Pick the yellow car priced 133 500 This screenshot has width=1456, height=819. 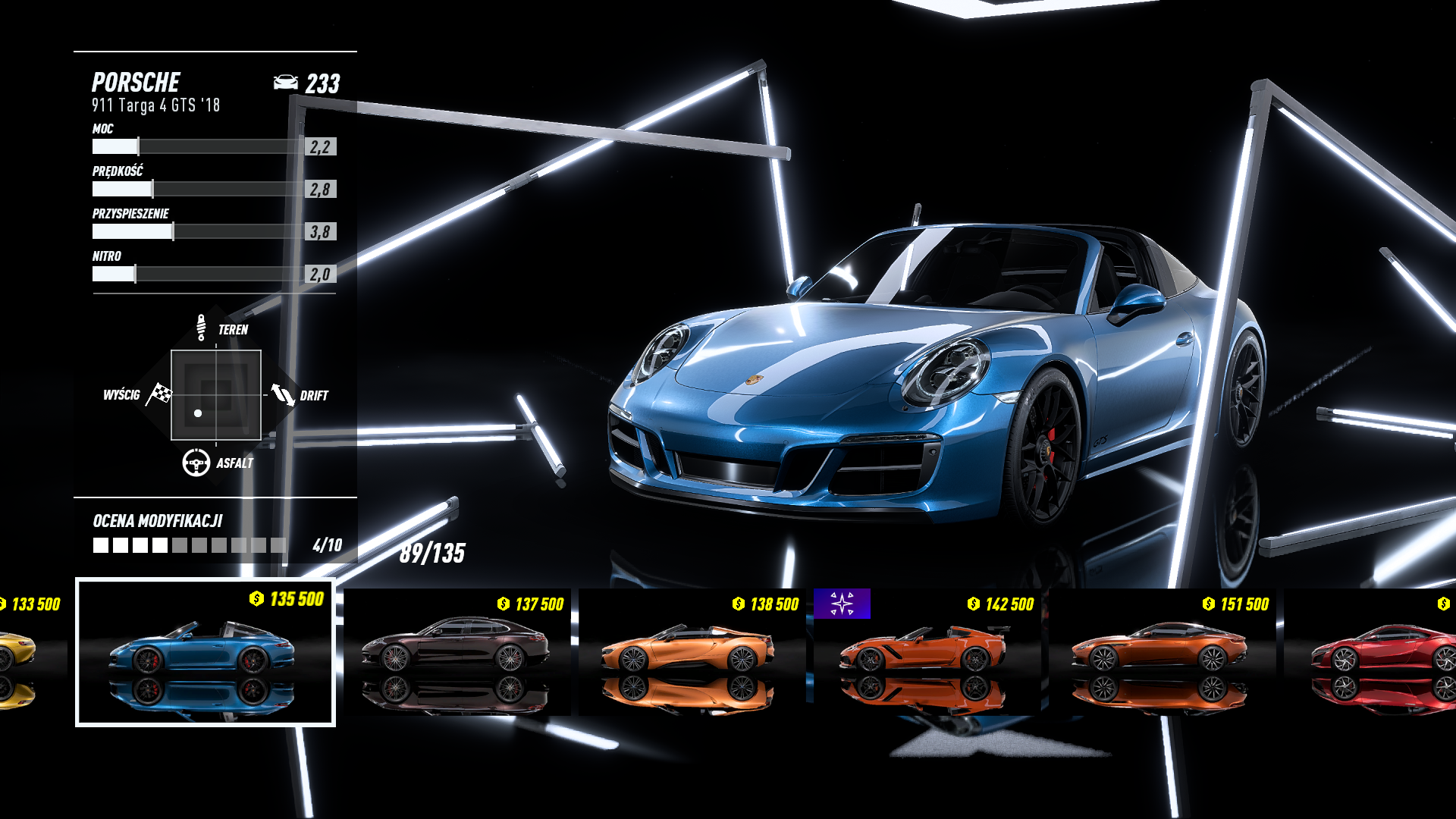(29, 652)
